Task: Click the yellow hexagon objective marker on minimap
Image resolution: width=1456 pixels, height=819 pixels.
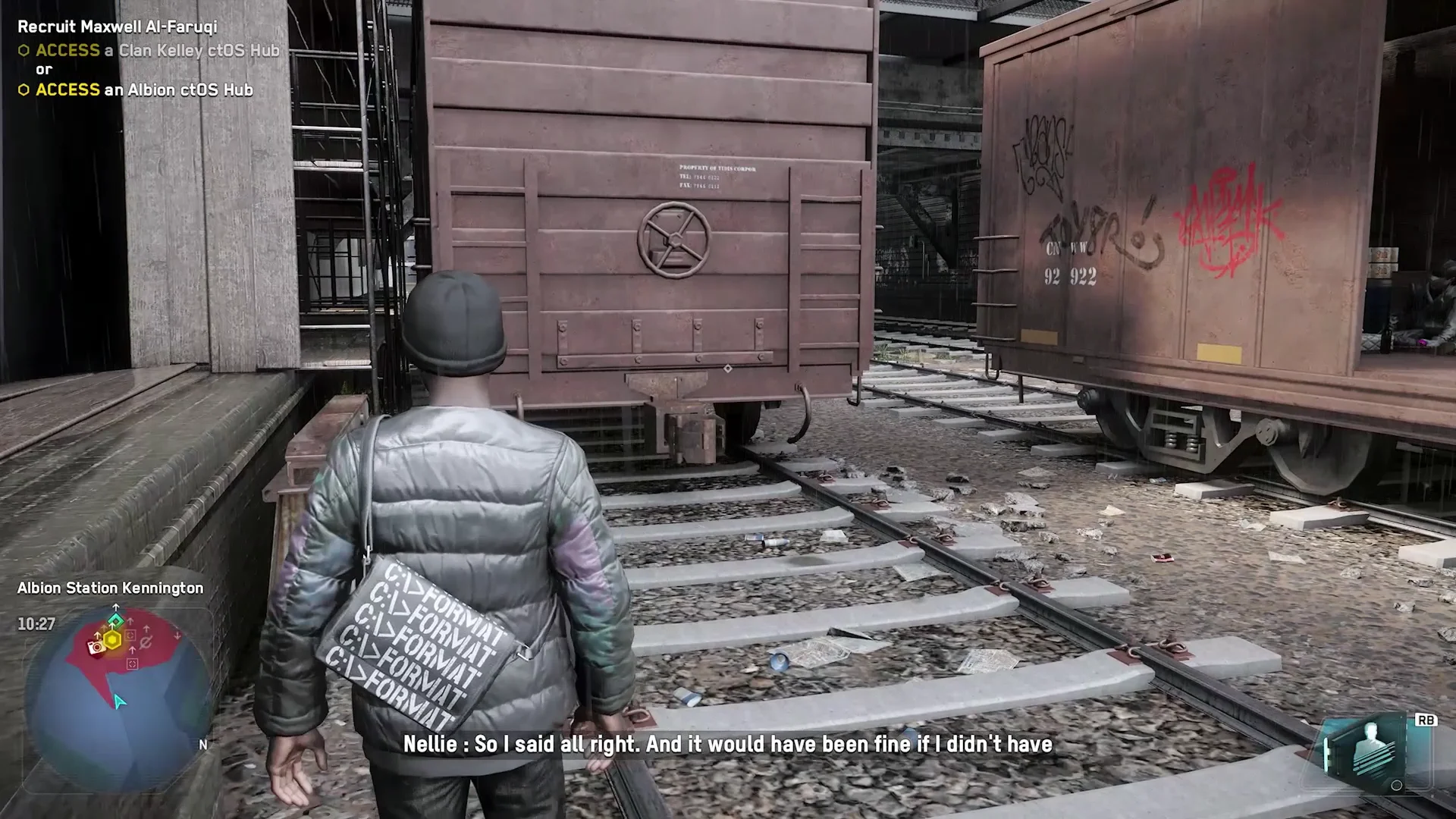Action: 112,640
